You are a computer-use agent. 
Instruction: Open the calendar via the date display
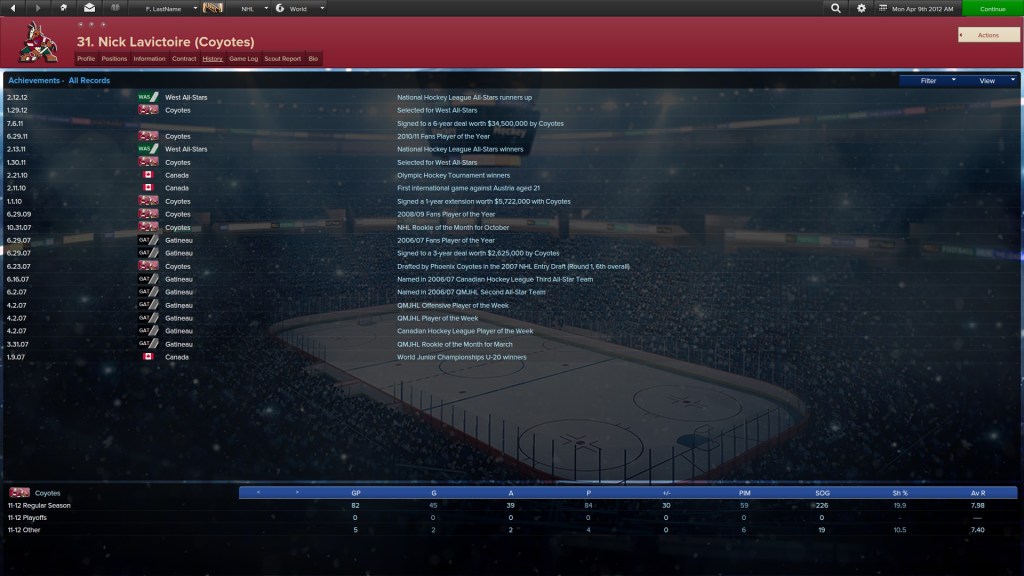(x=915, y=8)
